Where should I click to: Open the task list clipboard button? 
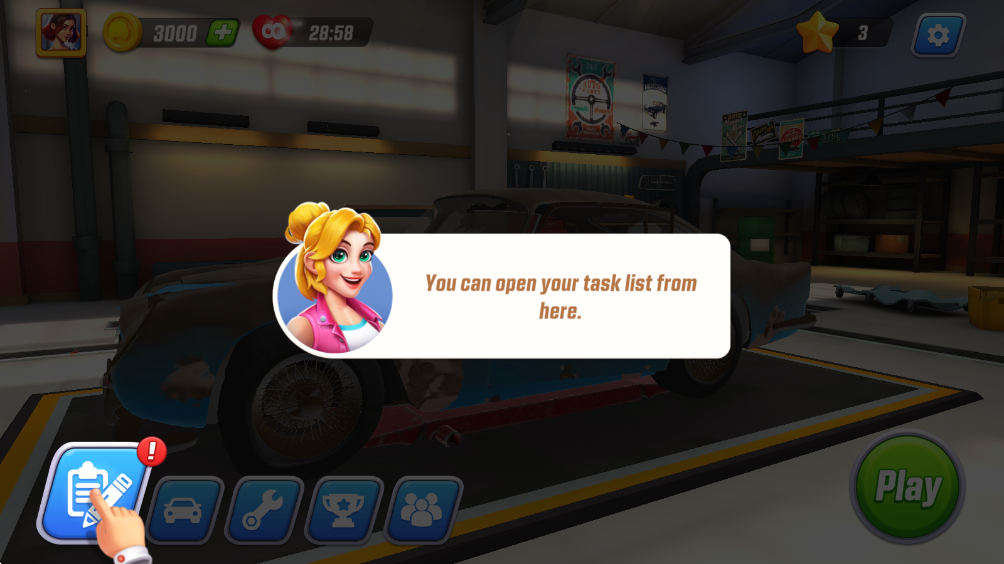click(90, 491)
